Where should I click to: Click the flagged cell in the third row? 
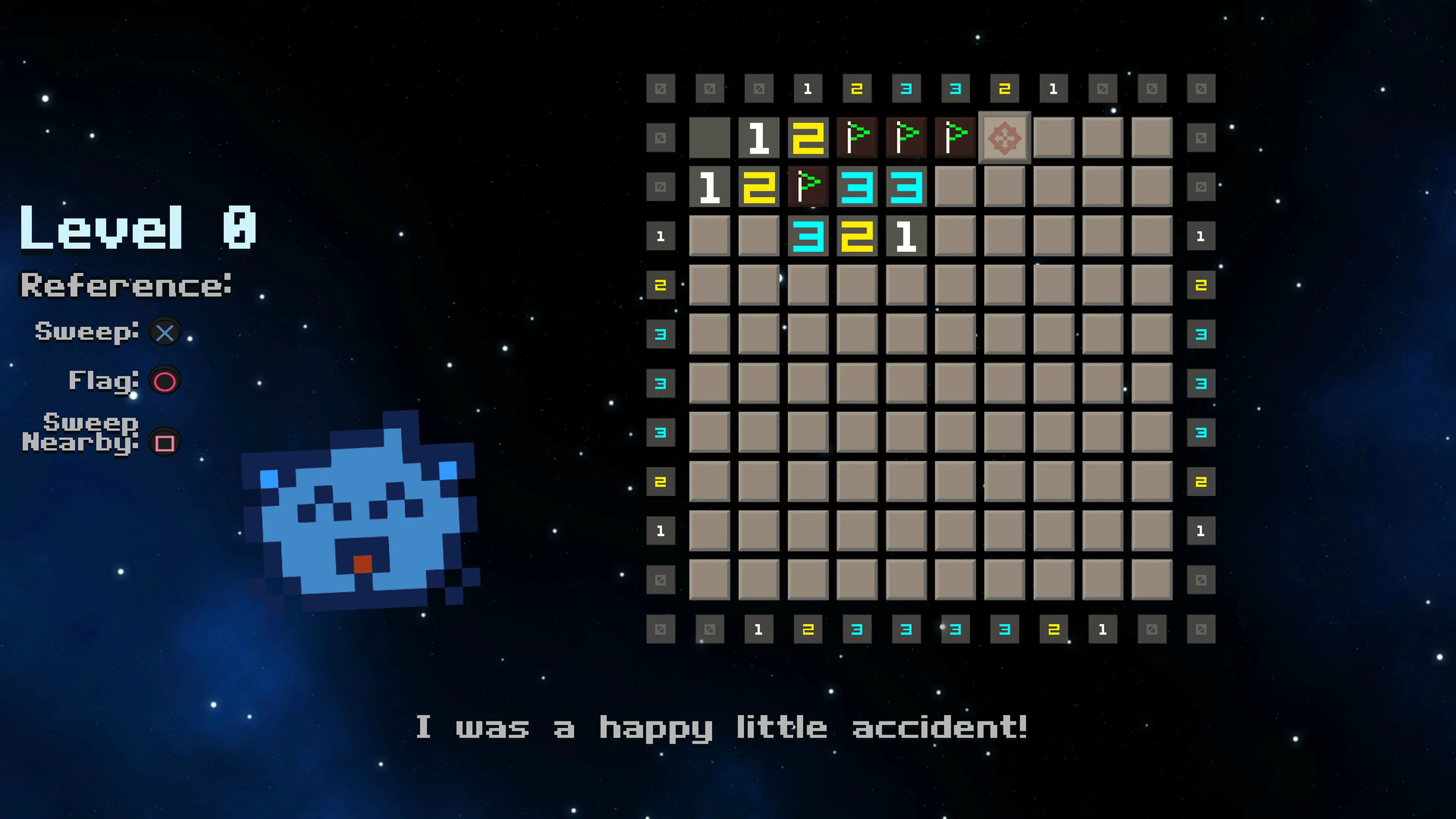pos(808,187)
